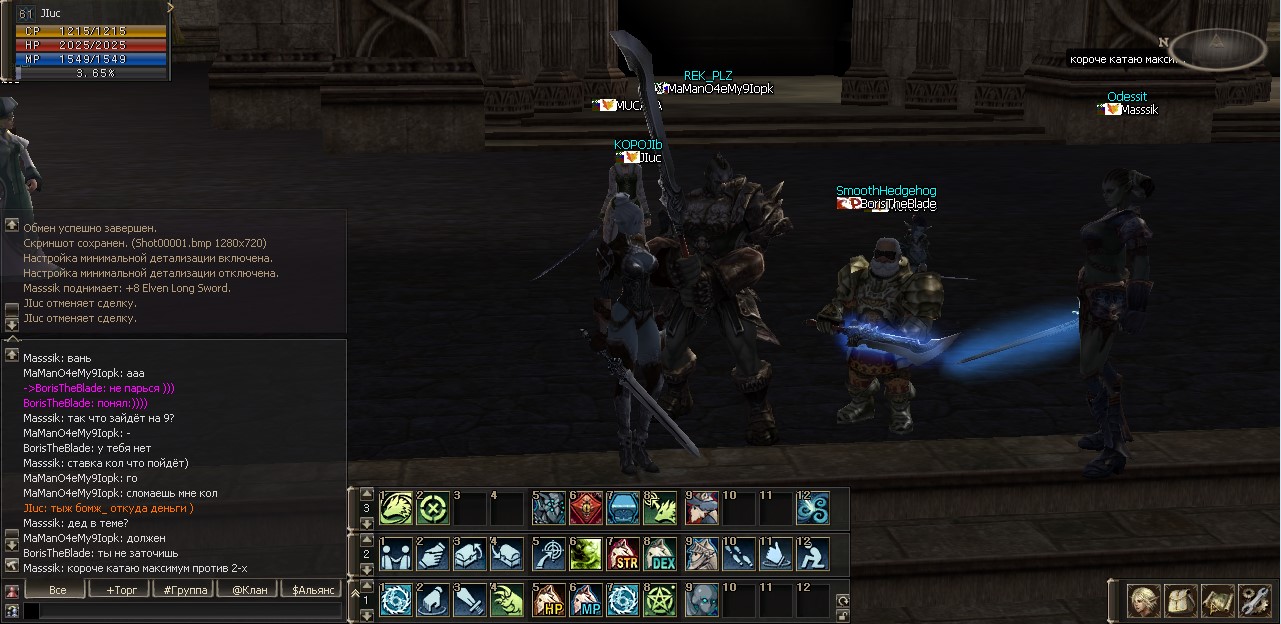The width and height of the screenshot is (1281, 624).
Task: Select the @Клан chat tab
Action: pyautogui.click(x=250, y=590)
